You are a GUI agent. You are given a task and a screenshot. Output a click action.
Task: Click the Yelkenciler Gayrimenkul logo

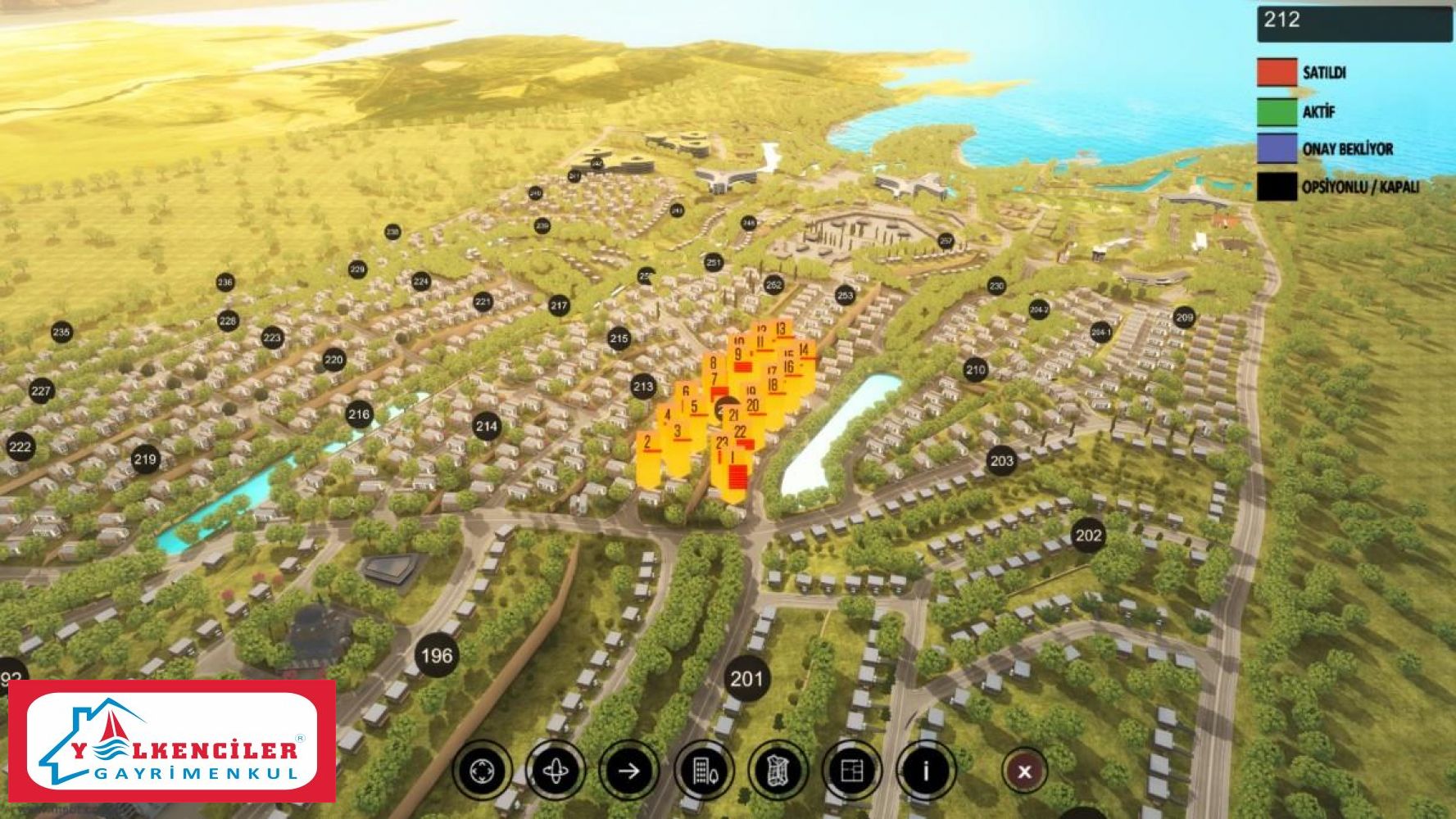pos(172,741)
